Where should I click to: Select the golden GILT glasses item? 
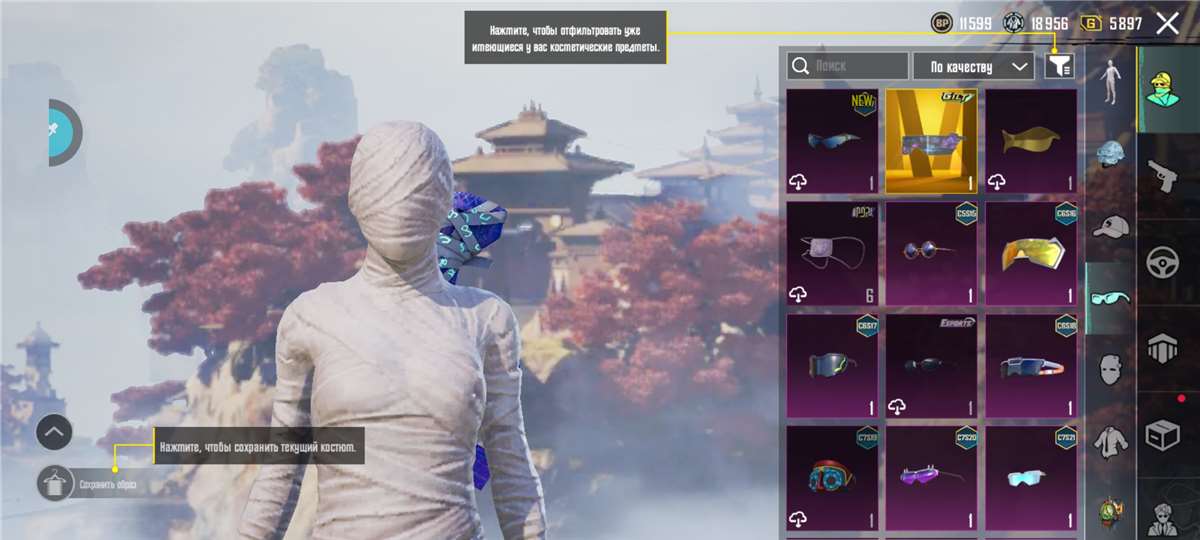click(x=931, y=141)
